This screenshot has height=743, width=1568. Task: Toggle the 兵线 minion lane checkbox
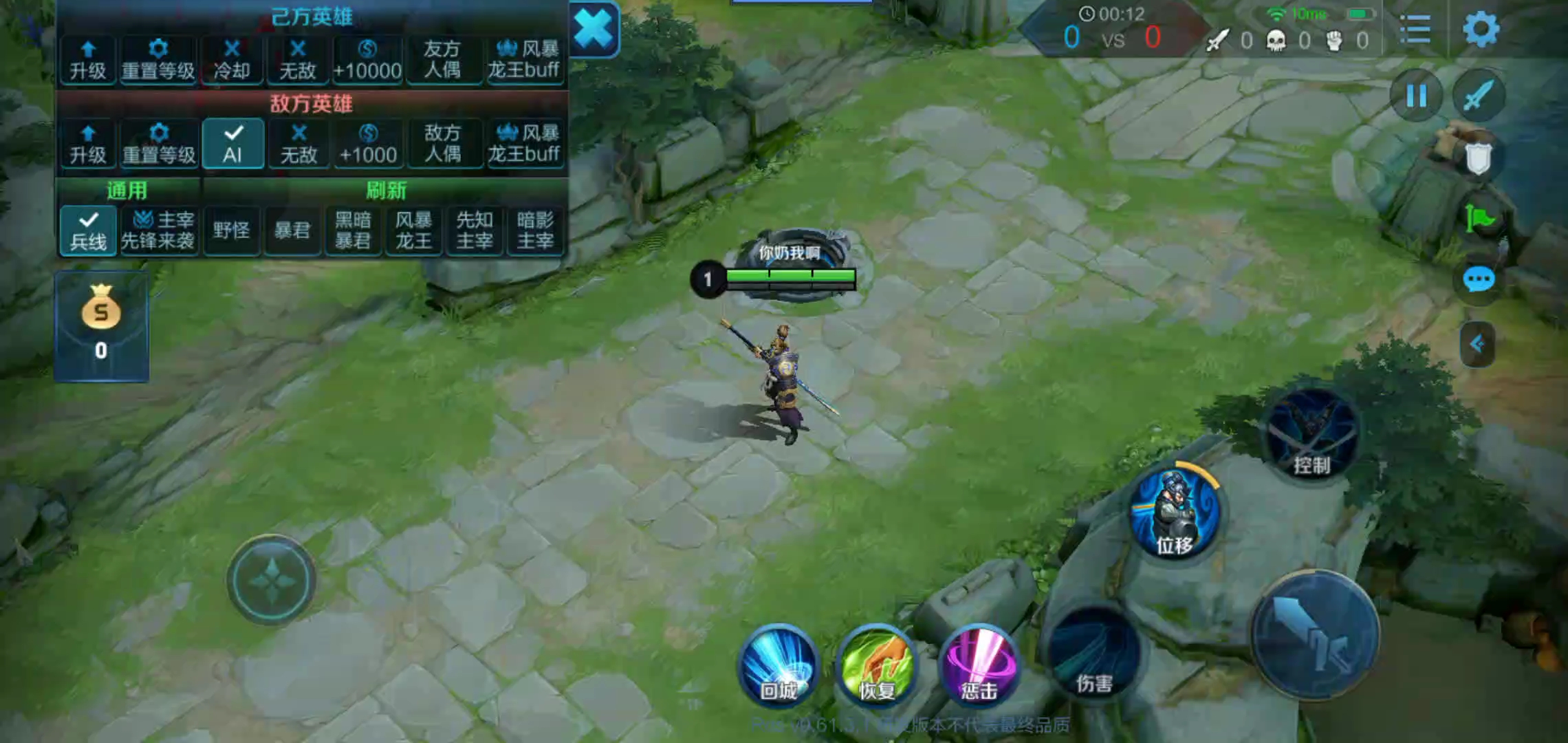[x=89, y=230]
